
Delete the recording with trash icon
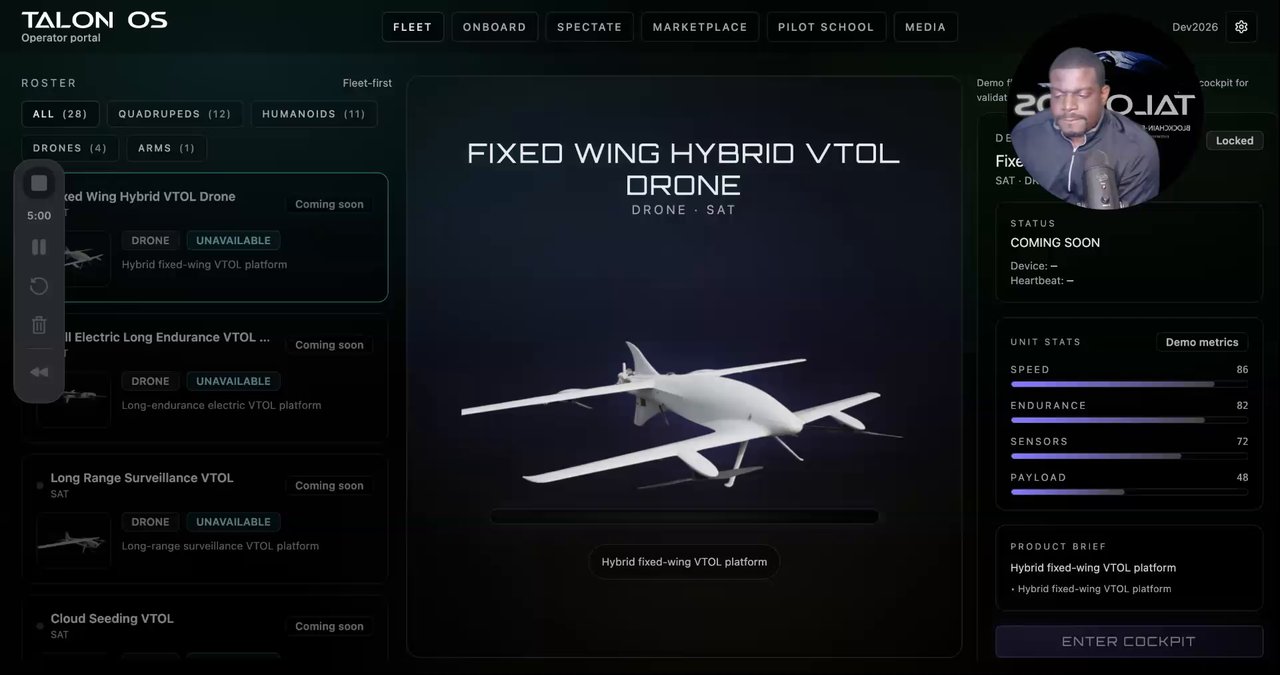point(39,325)
